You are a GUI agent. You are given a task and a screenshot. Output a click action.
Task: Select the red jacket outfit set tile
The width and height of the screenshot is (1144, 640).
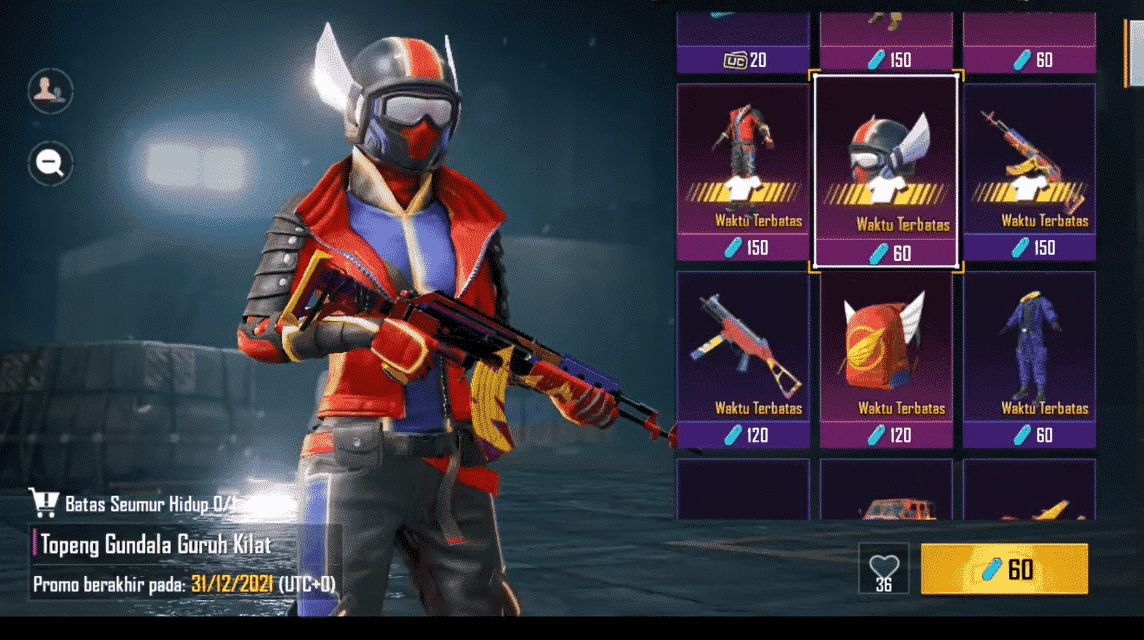click(743, 172)
